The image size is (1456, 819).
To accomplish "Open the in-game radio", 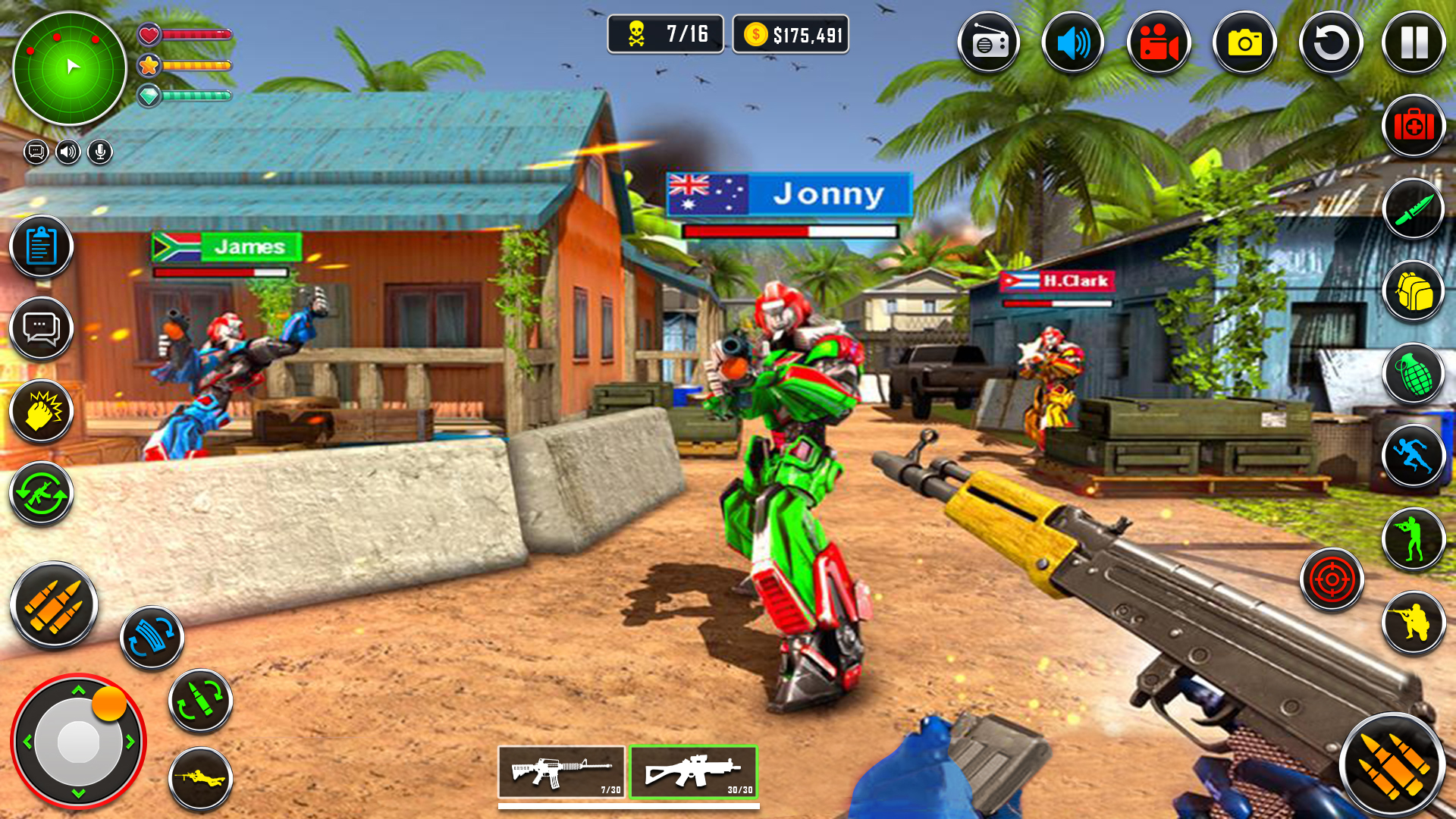I will tap(987, 42).
